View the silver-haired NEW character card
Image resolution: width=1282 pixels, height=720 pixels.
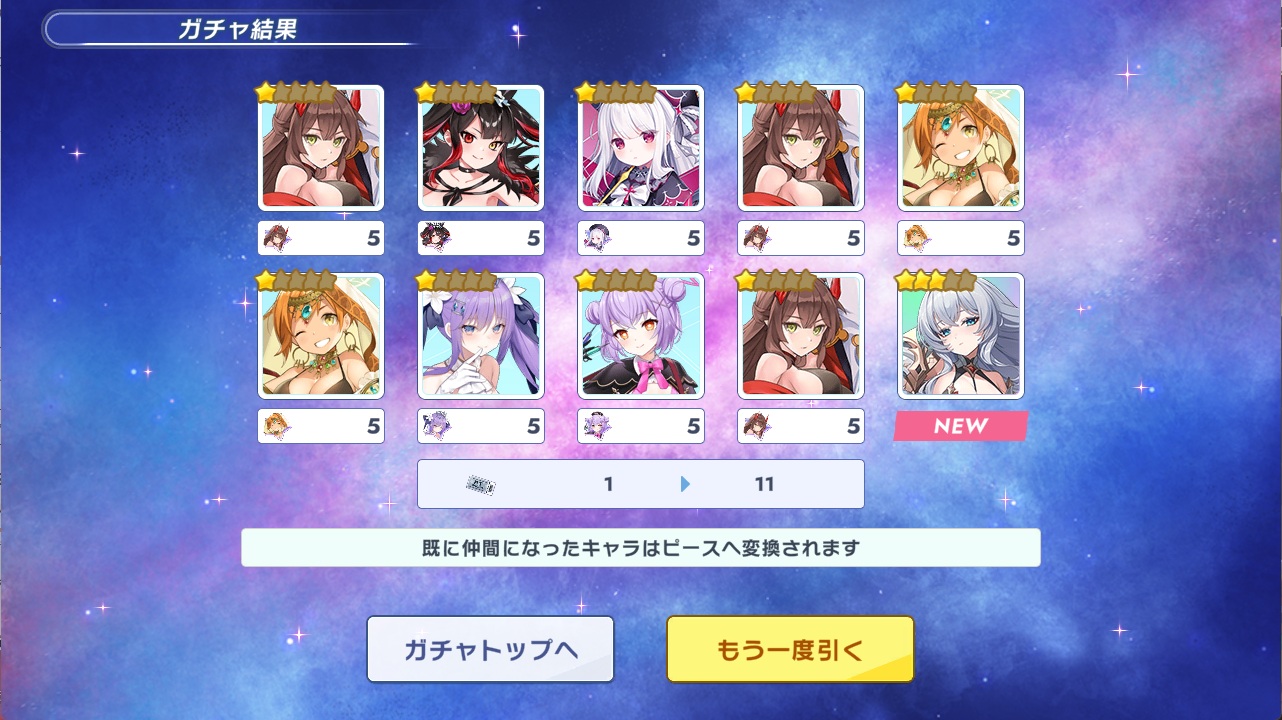(x=961, y=336)
